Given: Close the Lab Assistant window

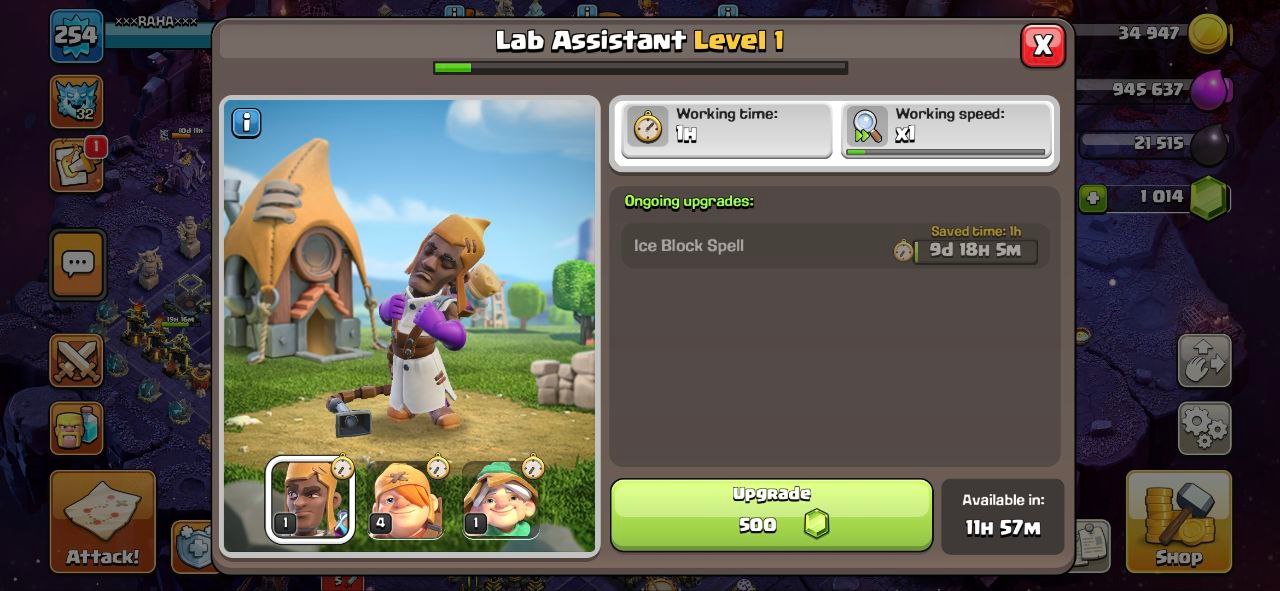Looking at the screenshot, I should coord(1042,45).
